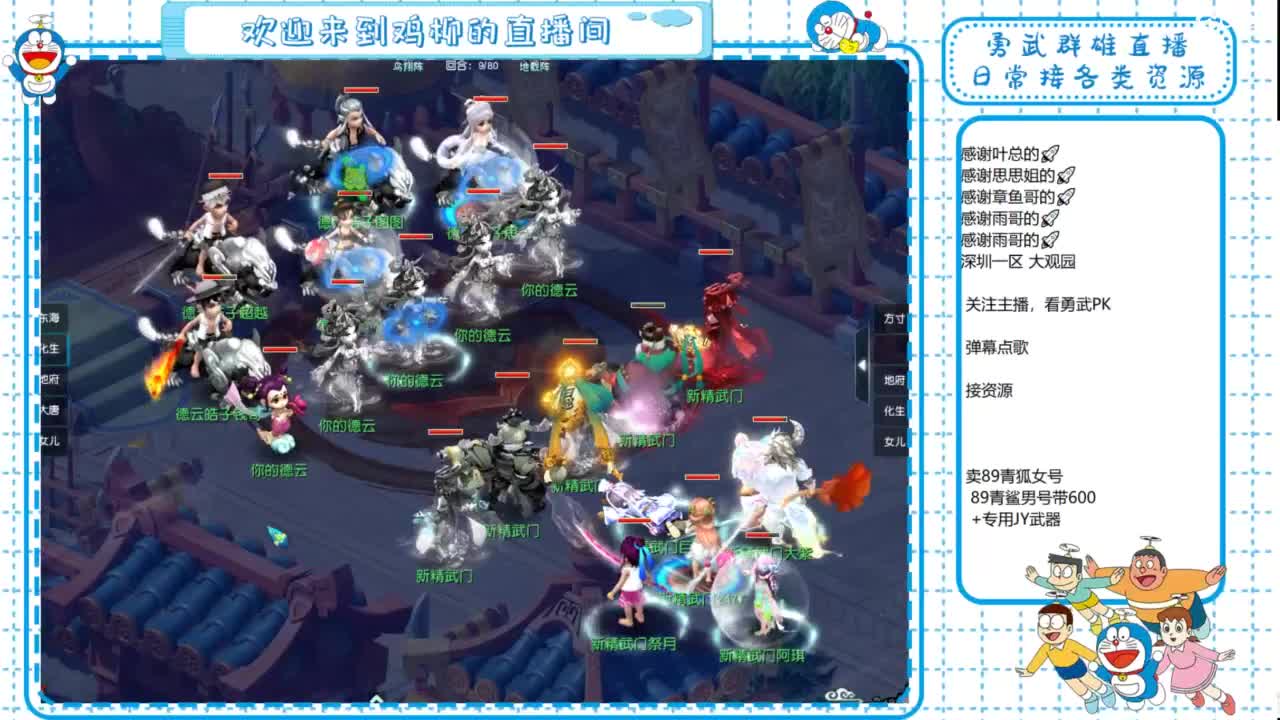The height and width of the screenshot is (720, 1280).
Task: Click the collapse arrow on the right sidebar
Action: tap(862, 365)
